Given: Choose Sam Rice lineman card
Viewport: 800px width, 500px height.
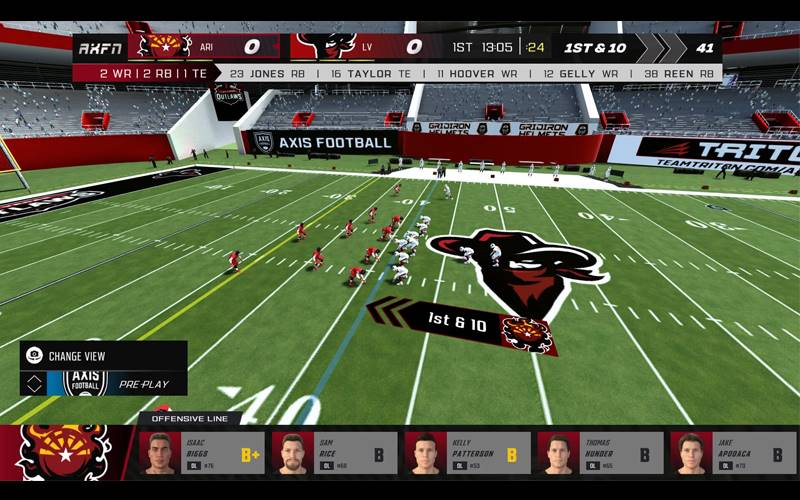Looking at the screenshot, I should 334,453.
